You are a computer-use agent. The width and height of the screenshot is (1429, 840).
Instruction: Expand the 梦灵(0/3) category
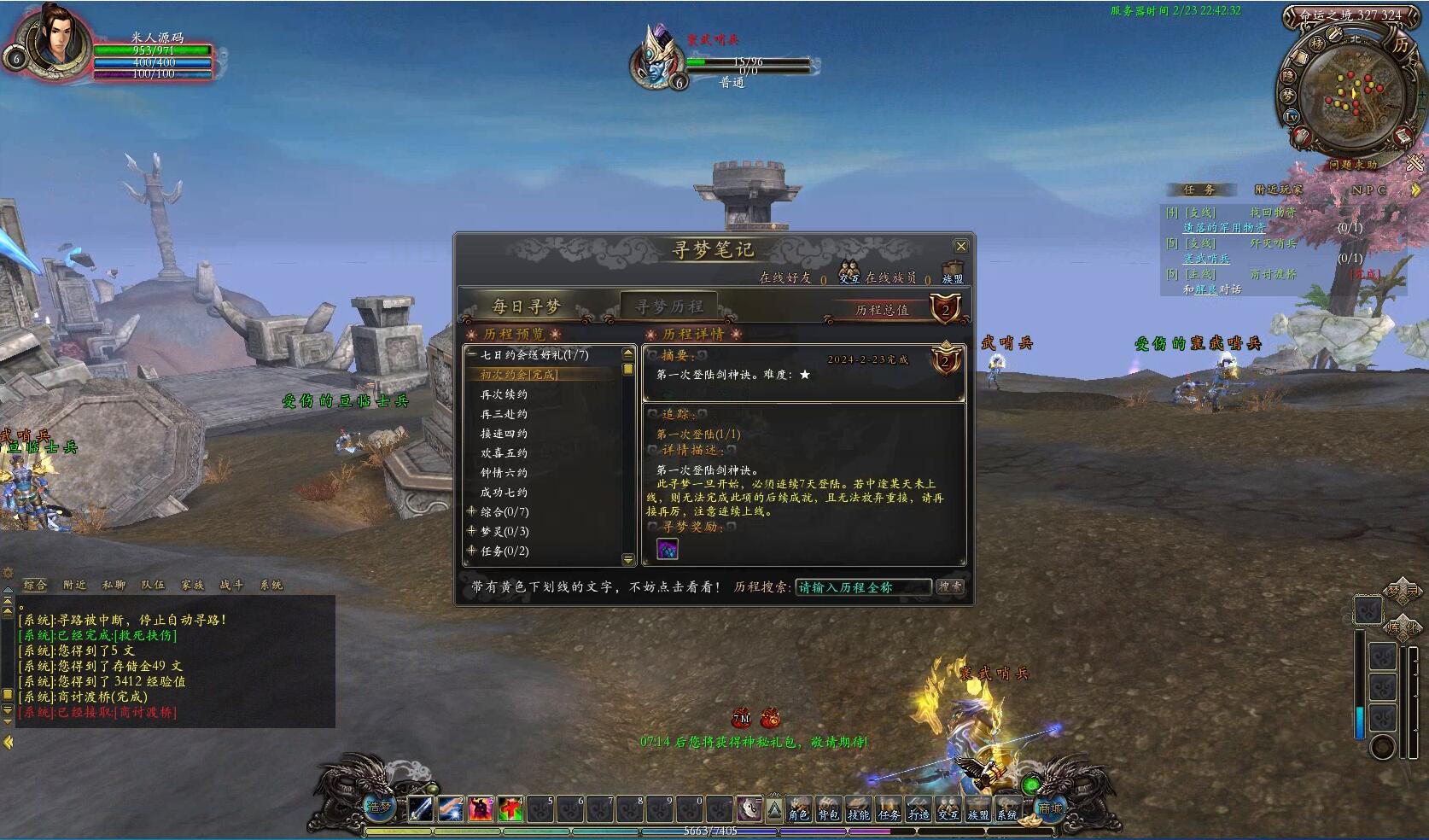tap(471, 531)
